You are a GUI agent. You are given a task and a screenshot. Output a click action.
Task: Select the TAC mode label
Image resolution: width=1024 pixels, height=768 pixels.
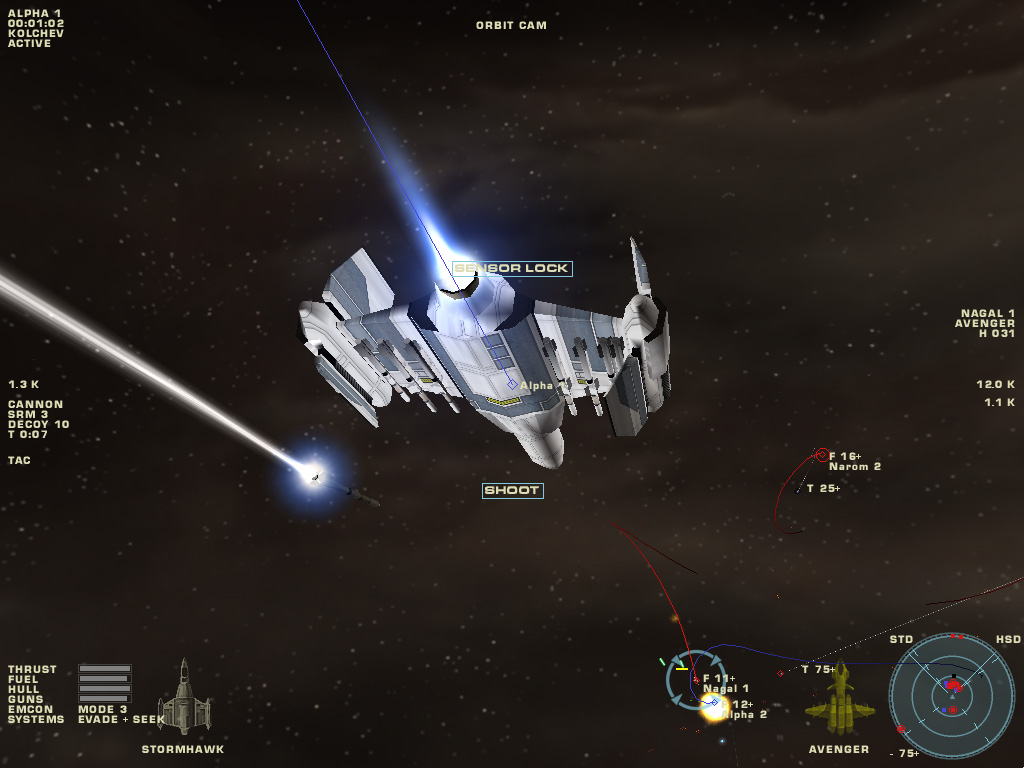click(x=19, y=460)
